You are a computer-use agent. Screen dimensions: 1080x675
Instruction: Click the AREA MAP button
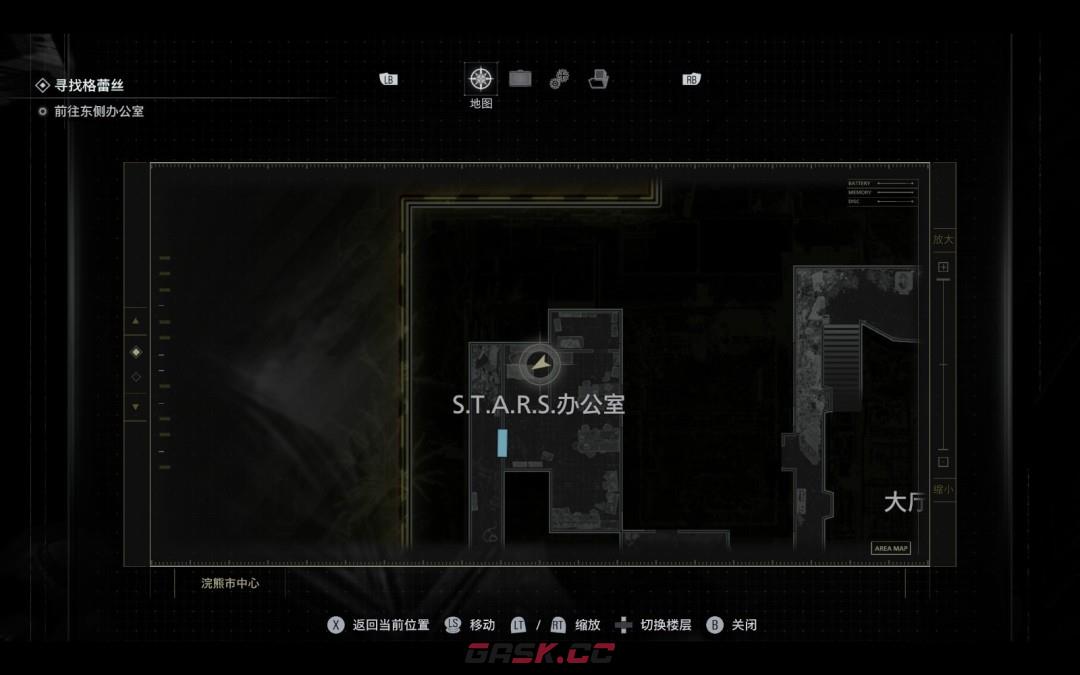[x=890, y=548]
